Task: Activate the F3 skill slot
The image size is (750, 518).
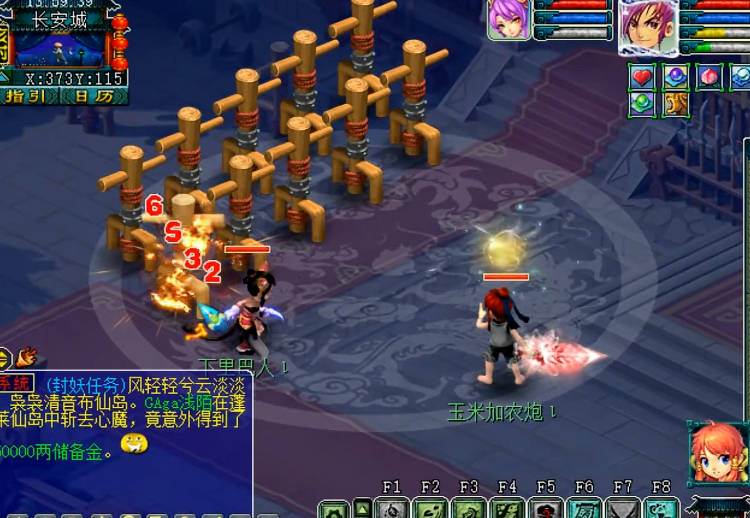Action: (x=468, y=508)
